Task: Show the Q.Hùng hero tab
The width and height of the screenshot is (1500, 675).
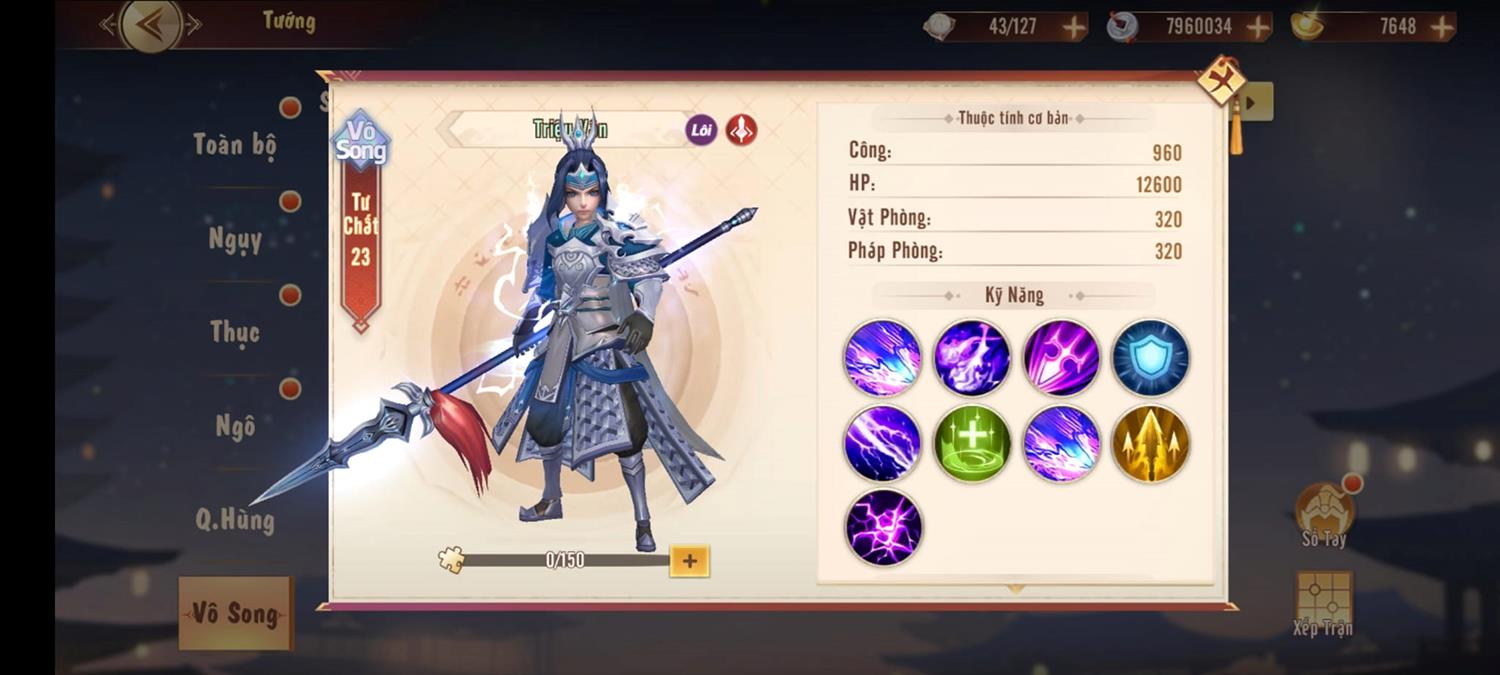Action: coord(235,519)
